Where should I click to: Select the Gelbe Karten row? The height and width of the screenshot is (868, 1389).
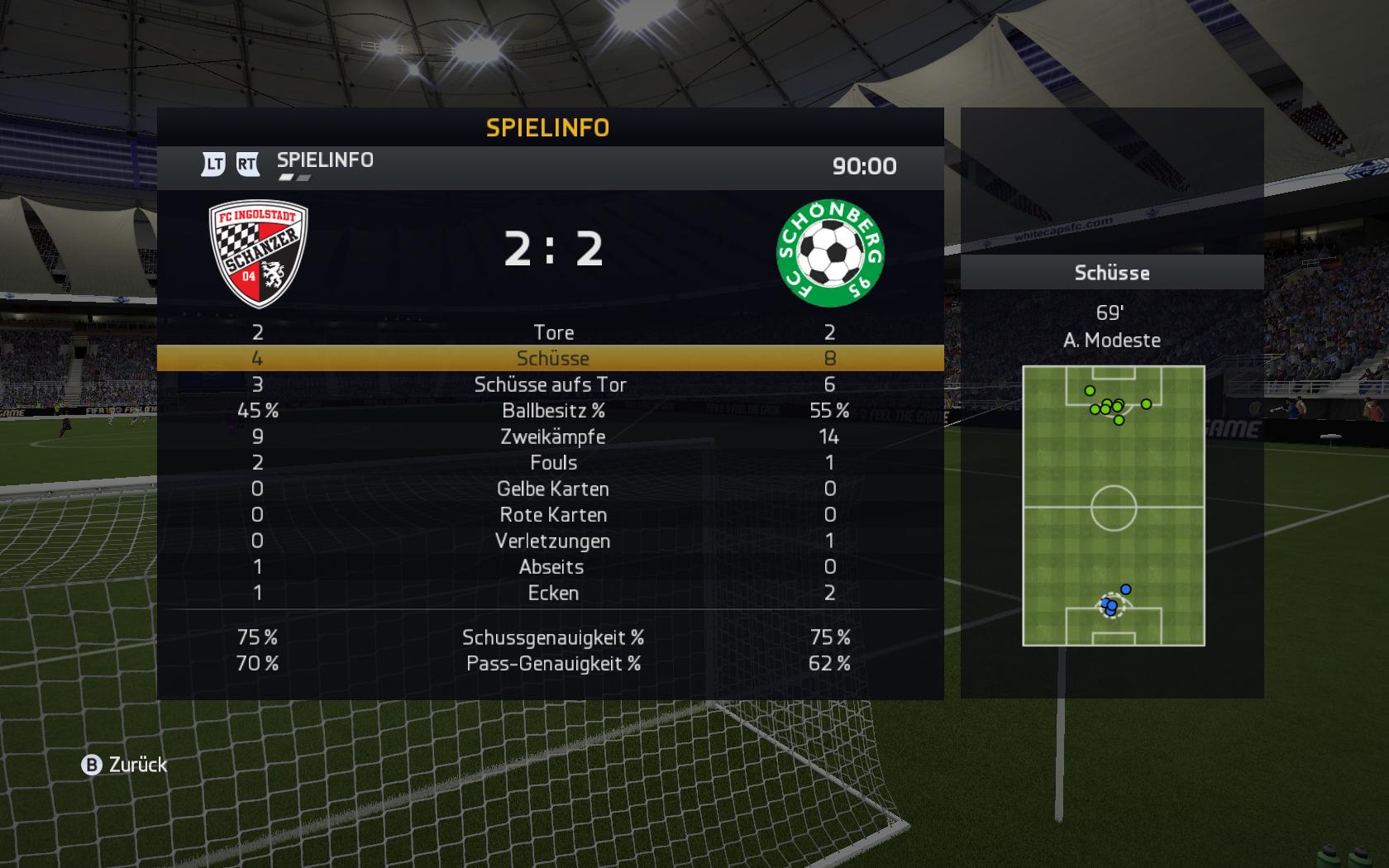tap(552, 489)
